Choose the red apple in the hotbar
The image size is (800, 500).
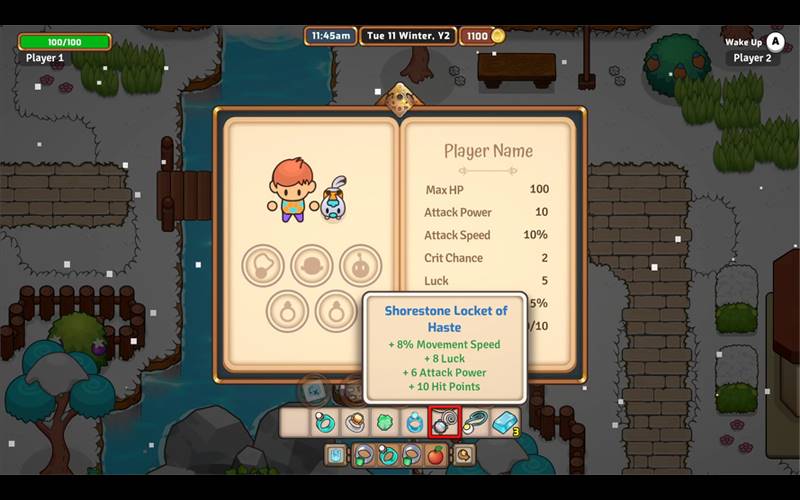coord(436,456)
